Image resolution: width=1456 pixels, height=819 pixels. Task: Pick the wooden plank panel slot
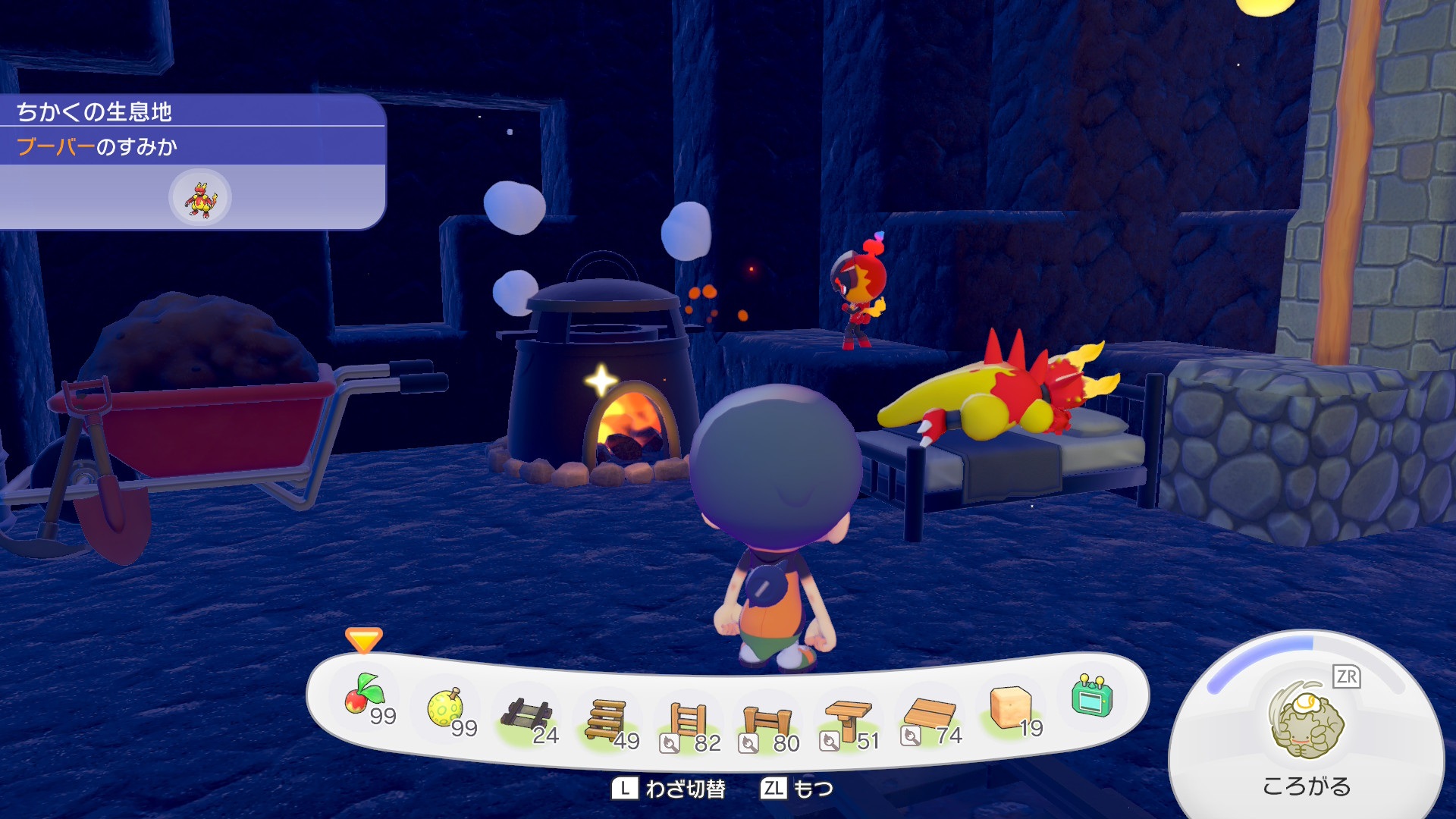(930, 716)
